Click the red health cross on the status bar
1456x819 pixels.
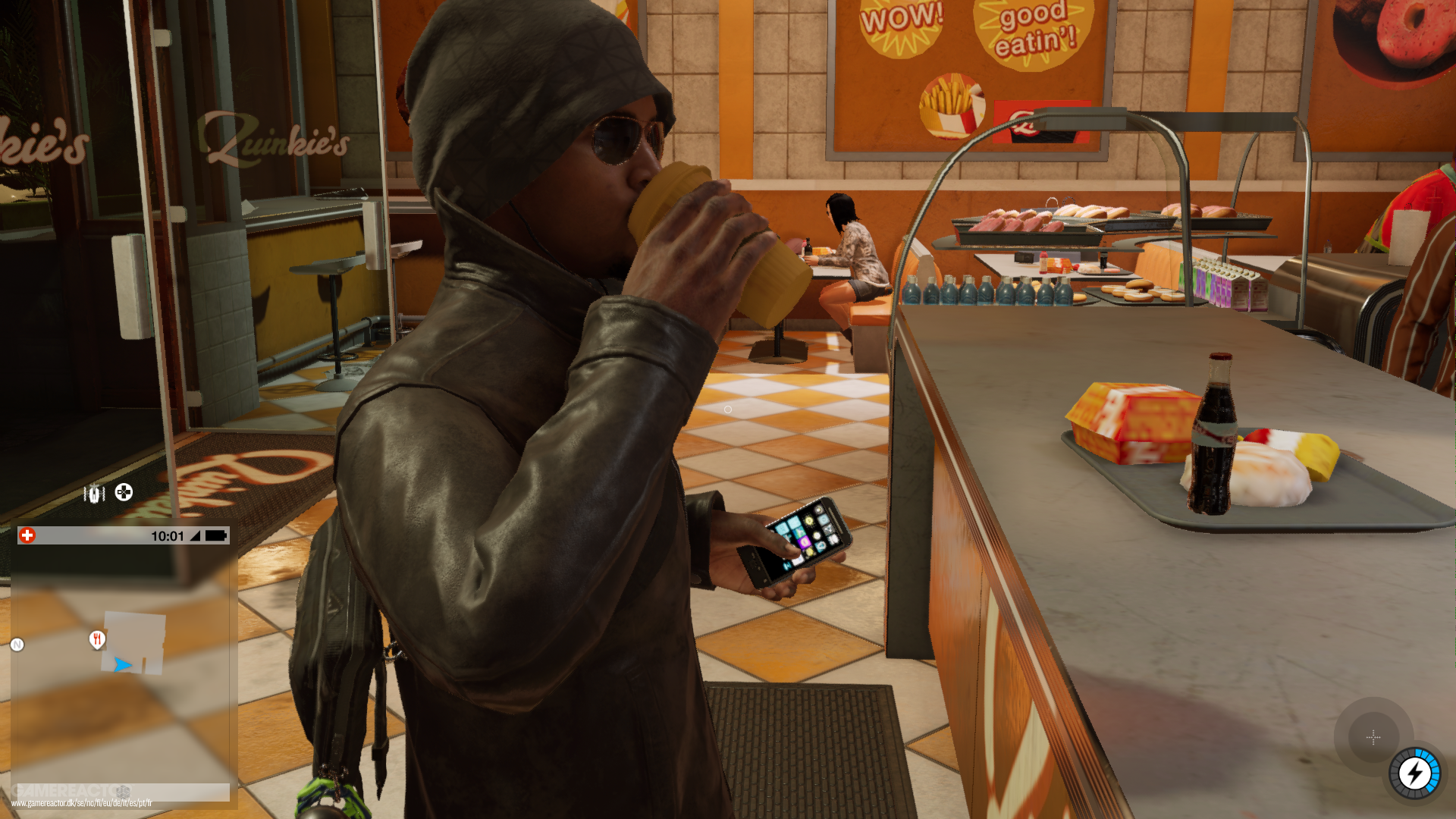pyautogui.click(x=27, y=536)
